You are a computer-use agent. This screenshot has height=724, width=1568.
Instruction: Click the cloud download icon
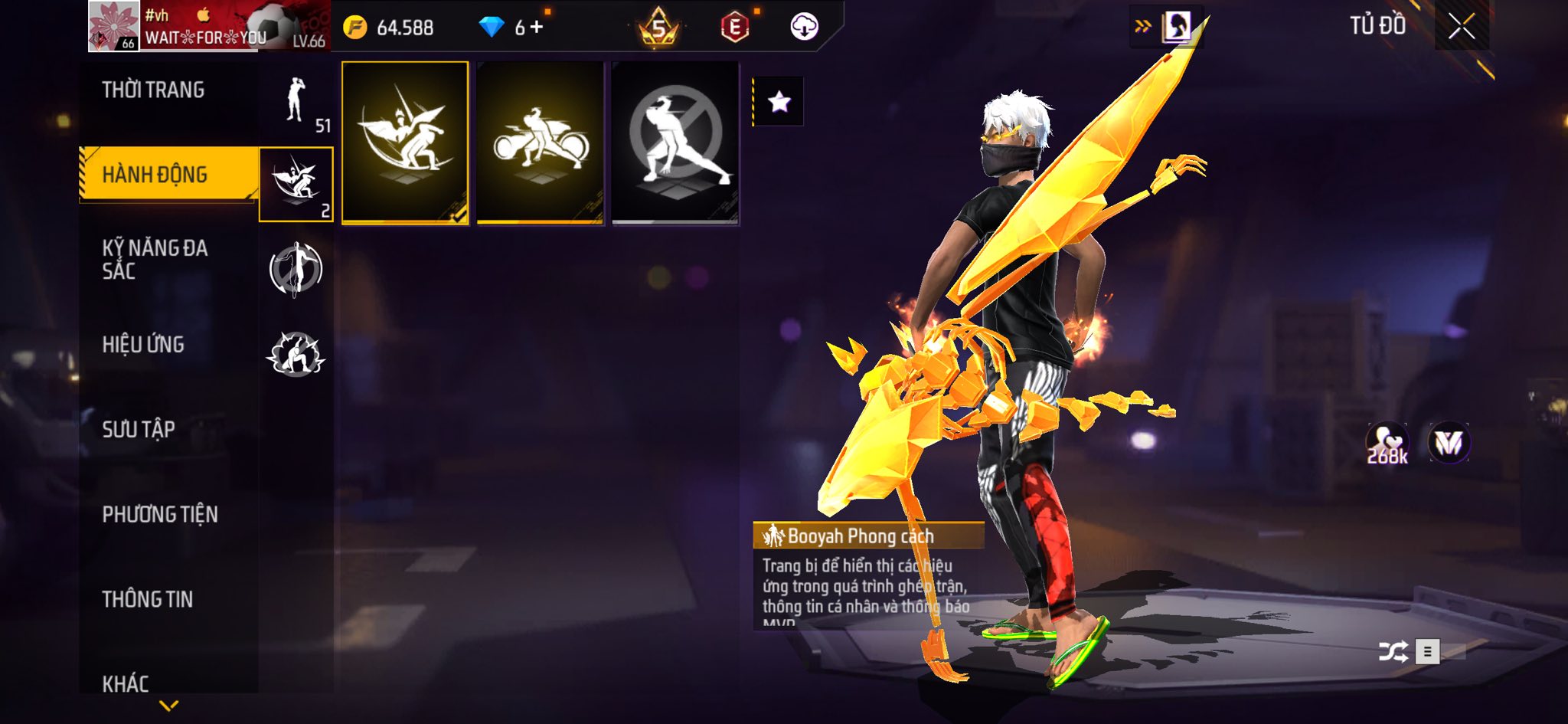(x=804, y=27)
